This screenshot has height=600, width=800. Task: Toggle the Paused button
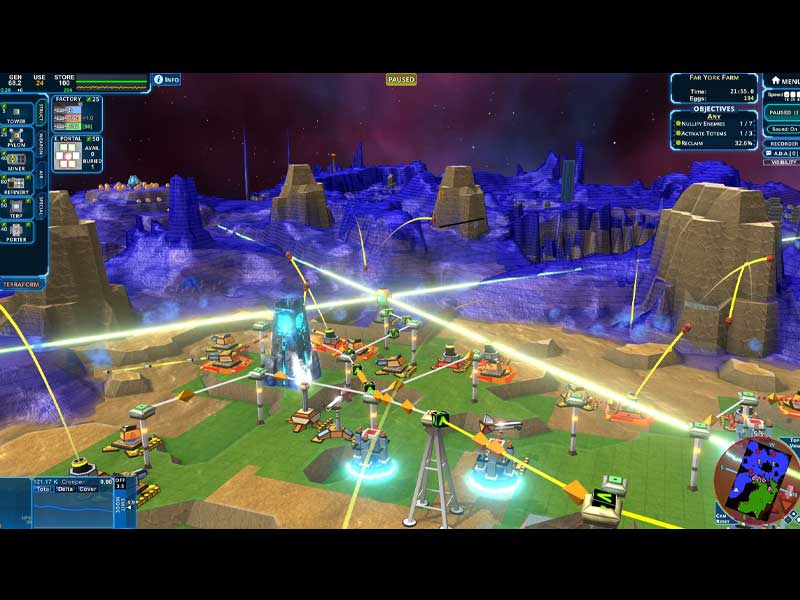pyautogui.click(x=781, y=113)
